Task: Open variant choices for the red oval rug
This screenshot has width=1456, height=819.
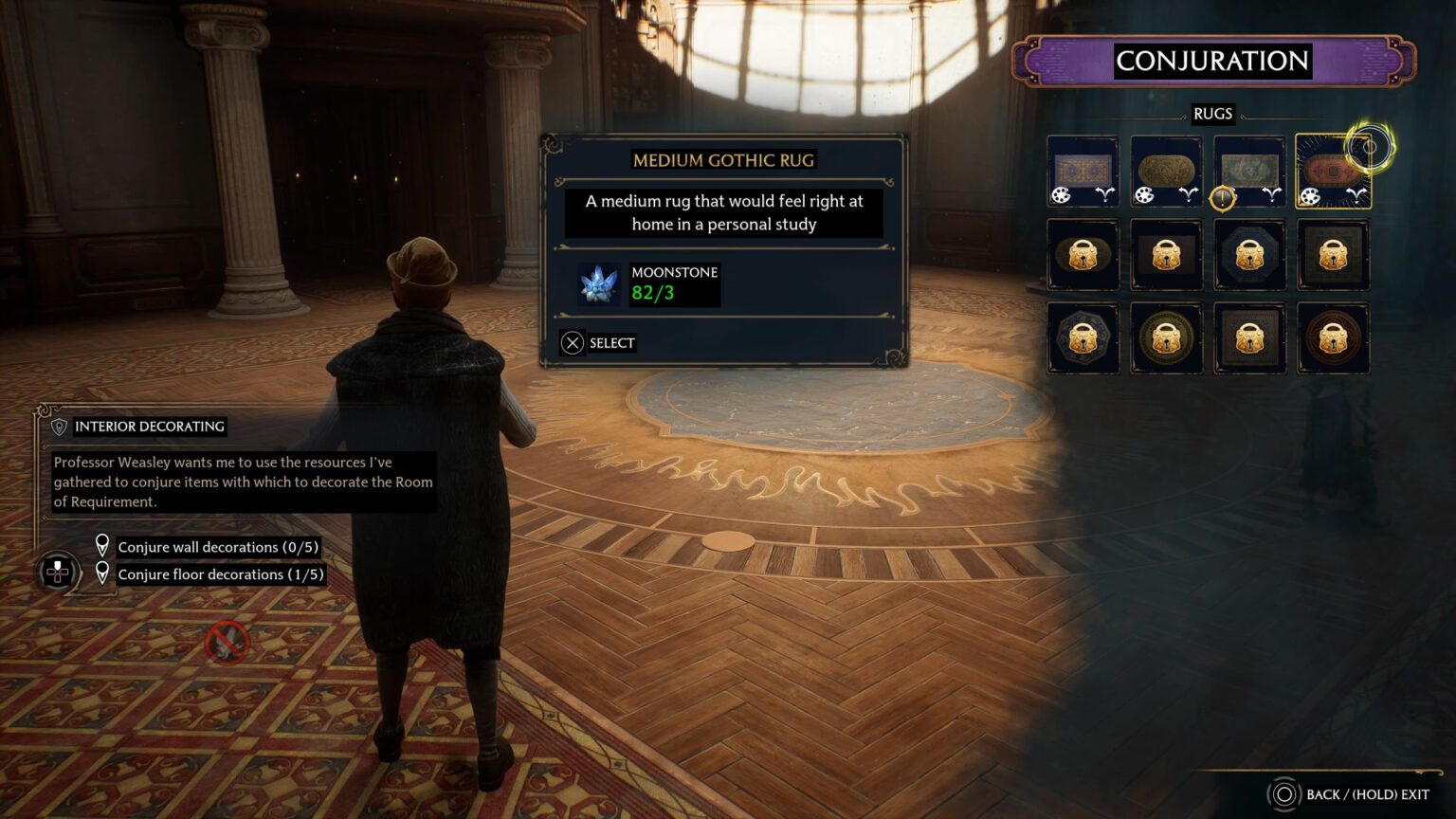Action: (1359, 195)
